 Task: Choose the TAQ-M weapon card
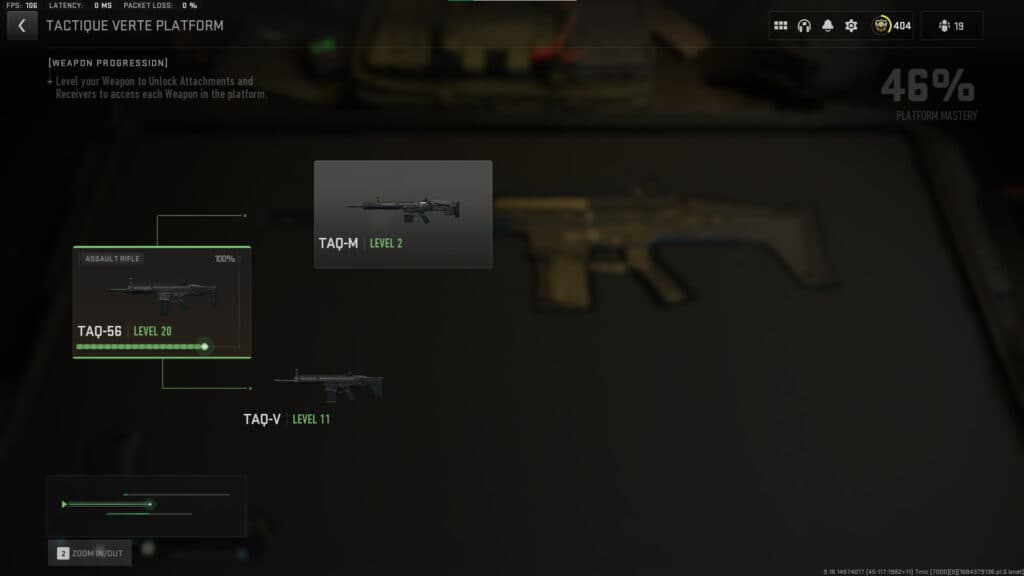coord(403,214)
